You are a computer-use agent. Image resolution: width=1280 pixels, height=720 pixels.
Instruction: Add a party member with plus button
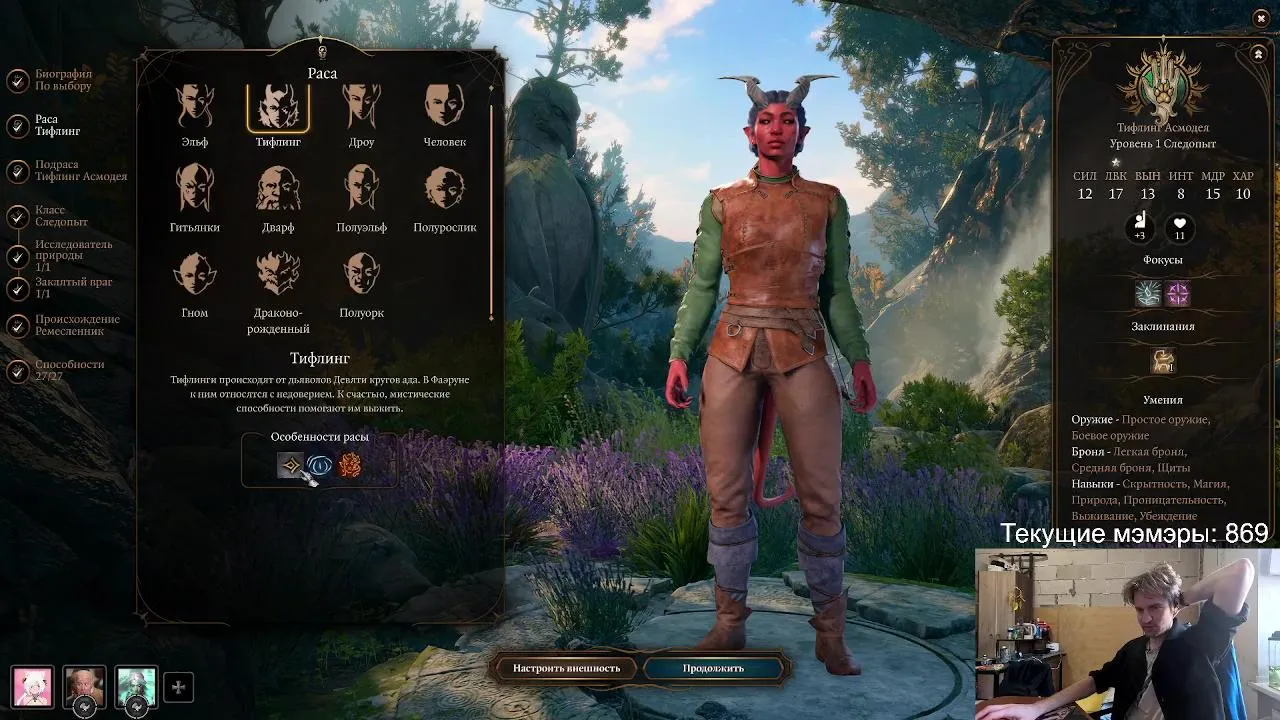coord(178,687)
